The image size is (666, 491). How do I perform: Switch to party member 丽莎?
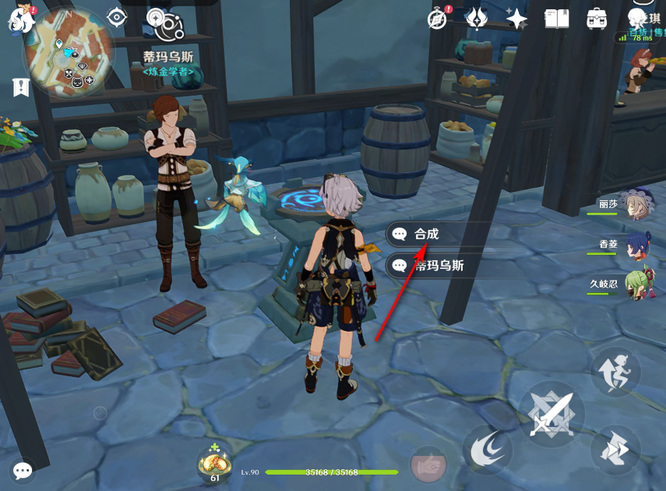click(634, 203)
